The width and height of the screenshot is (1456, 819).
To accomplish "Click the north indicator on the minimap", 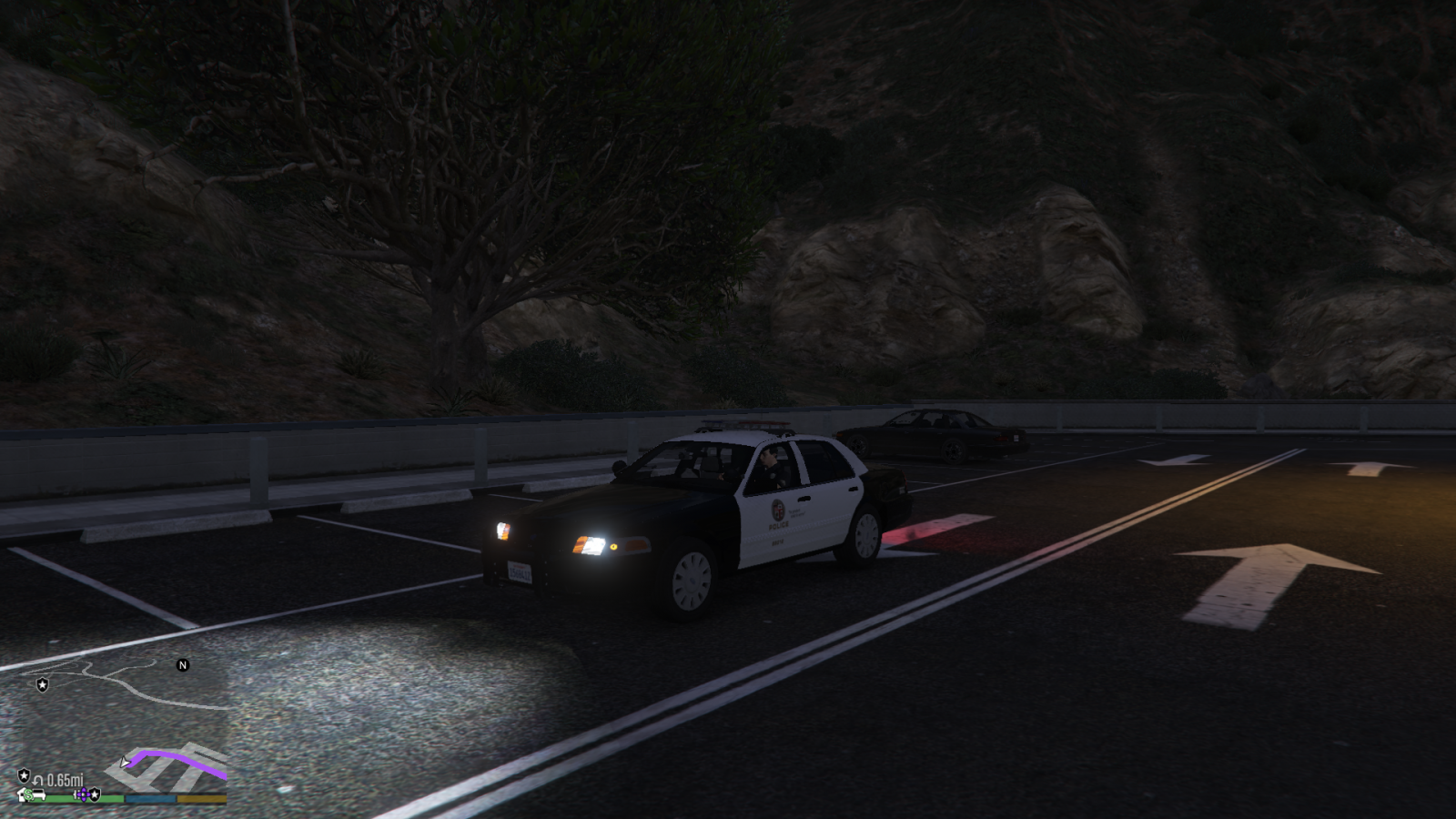I will pos(183,666).
